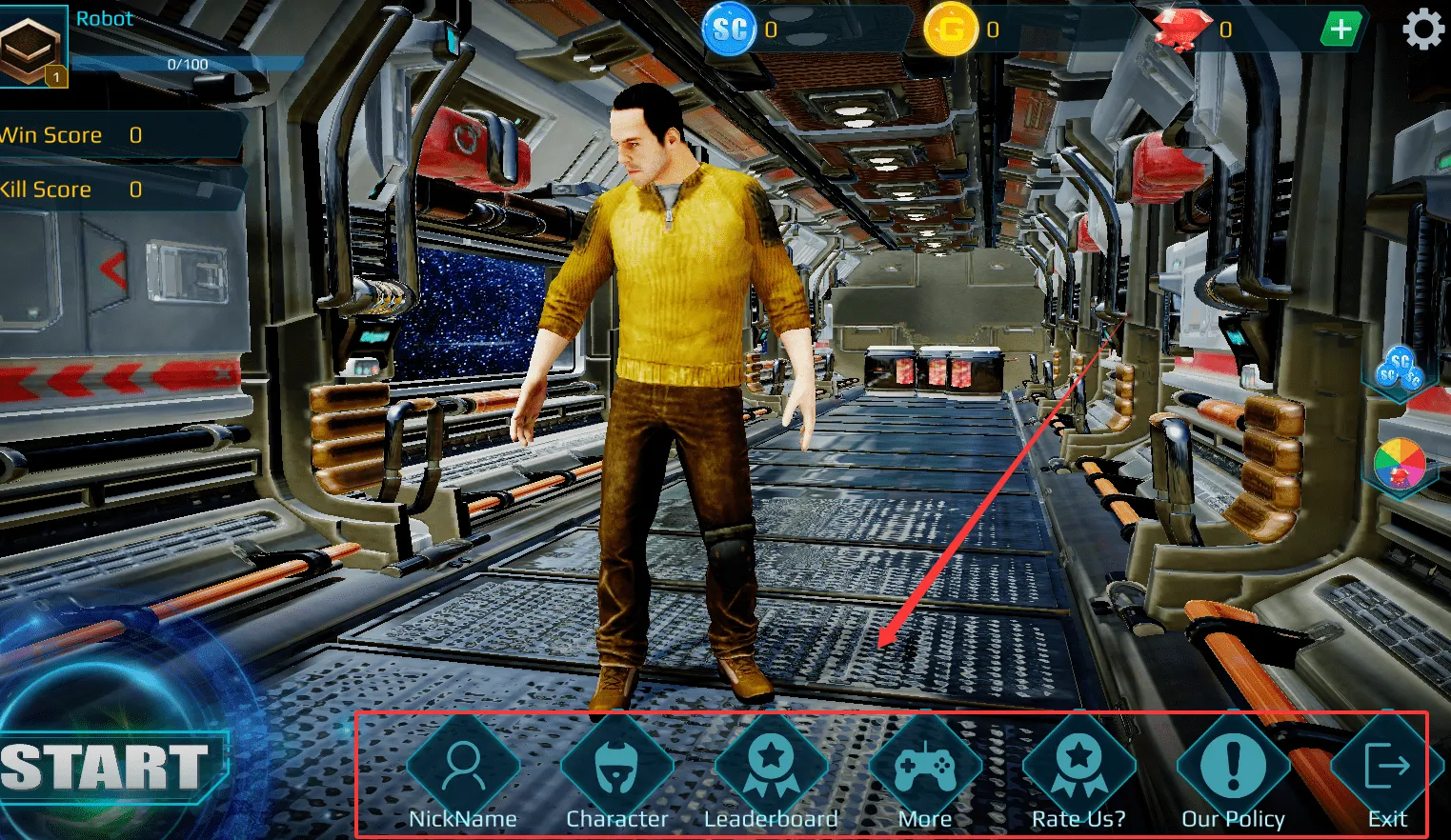Open the colorful spin wheel icon
Viewport: 1451px width, 840px height.
(1399, 466)
